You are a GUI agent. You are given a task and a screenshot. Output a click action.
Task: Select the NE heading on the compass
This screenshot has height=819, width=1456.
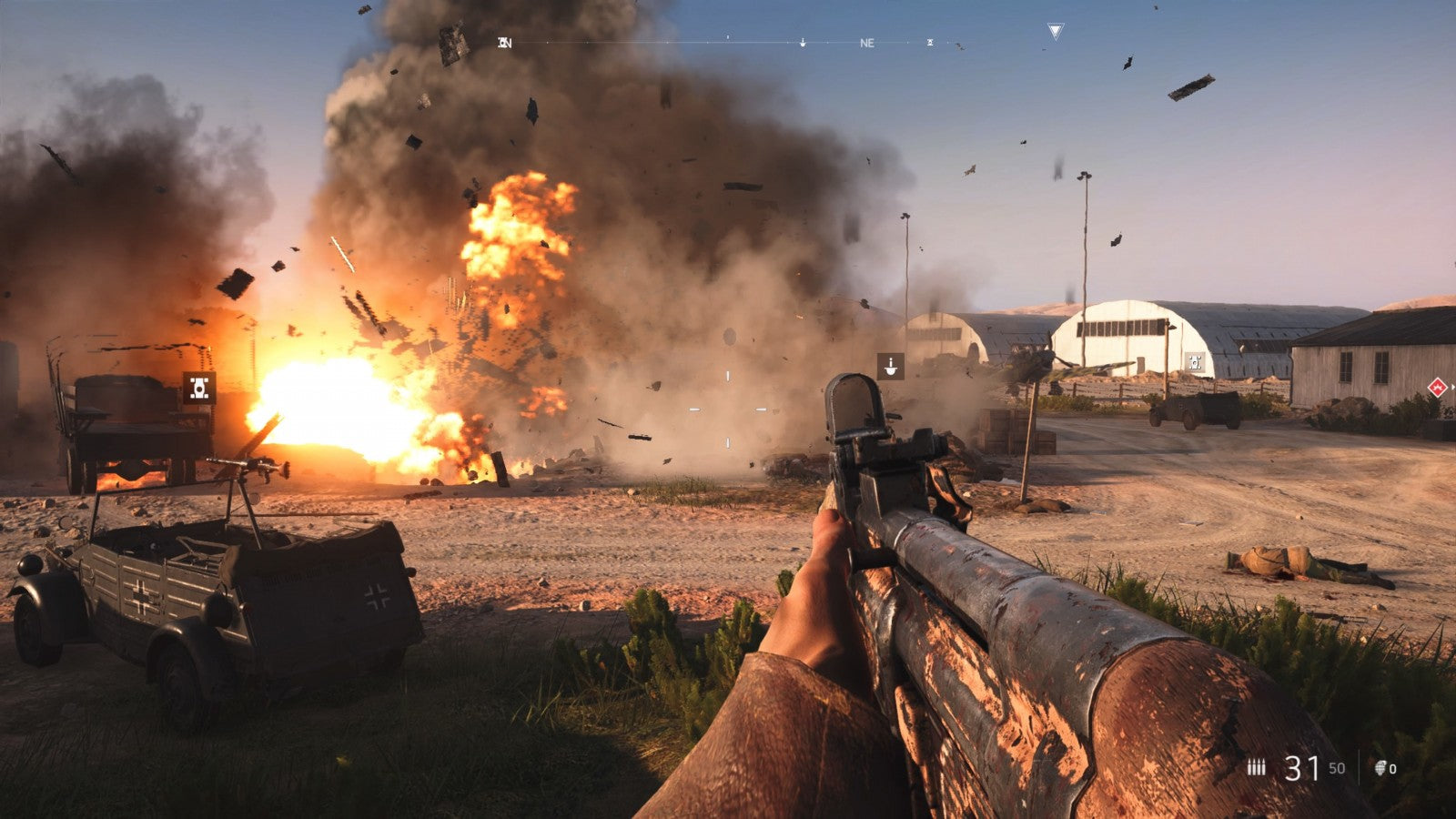coord(867,43)
